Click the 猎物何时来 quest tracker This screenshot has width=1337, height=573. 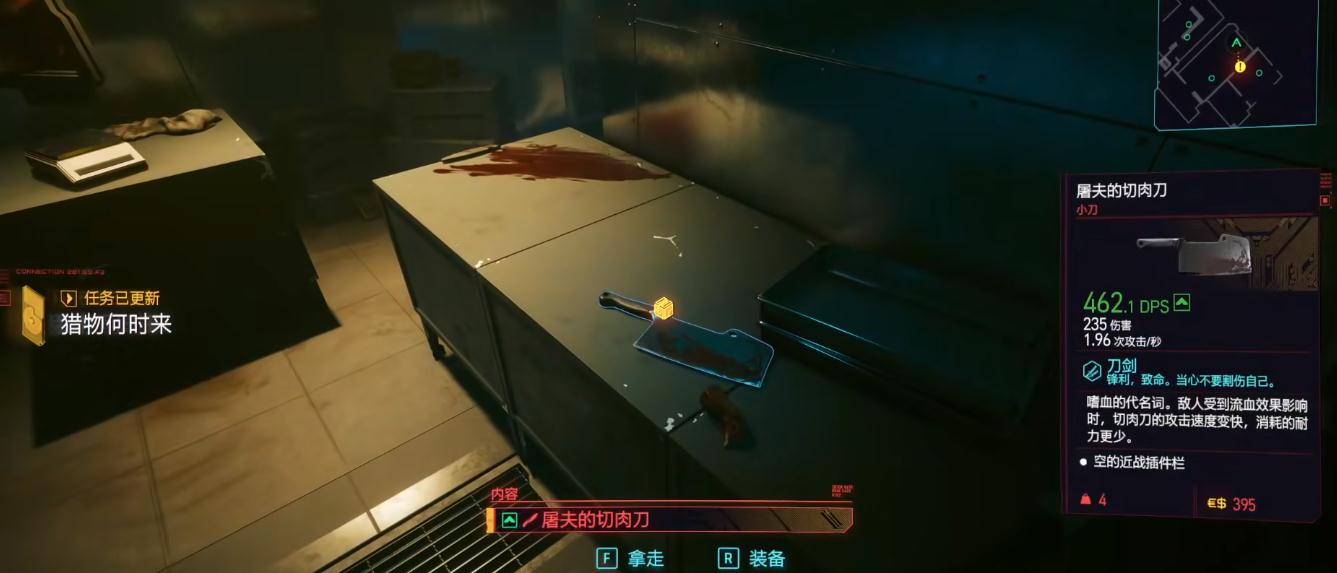(116, 324)
